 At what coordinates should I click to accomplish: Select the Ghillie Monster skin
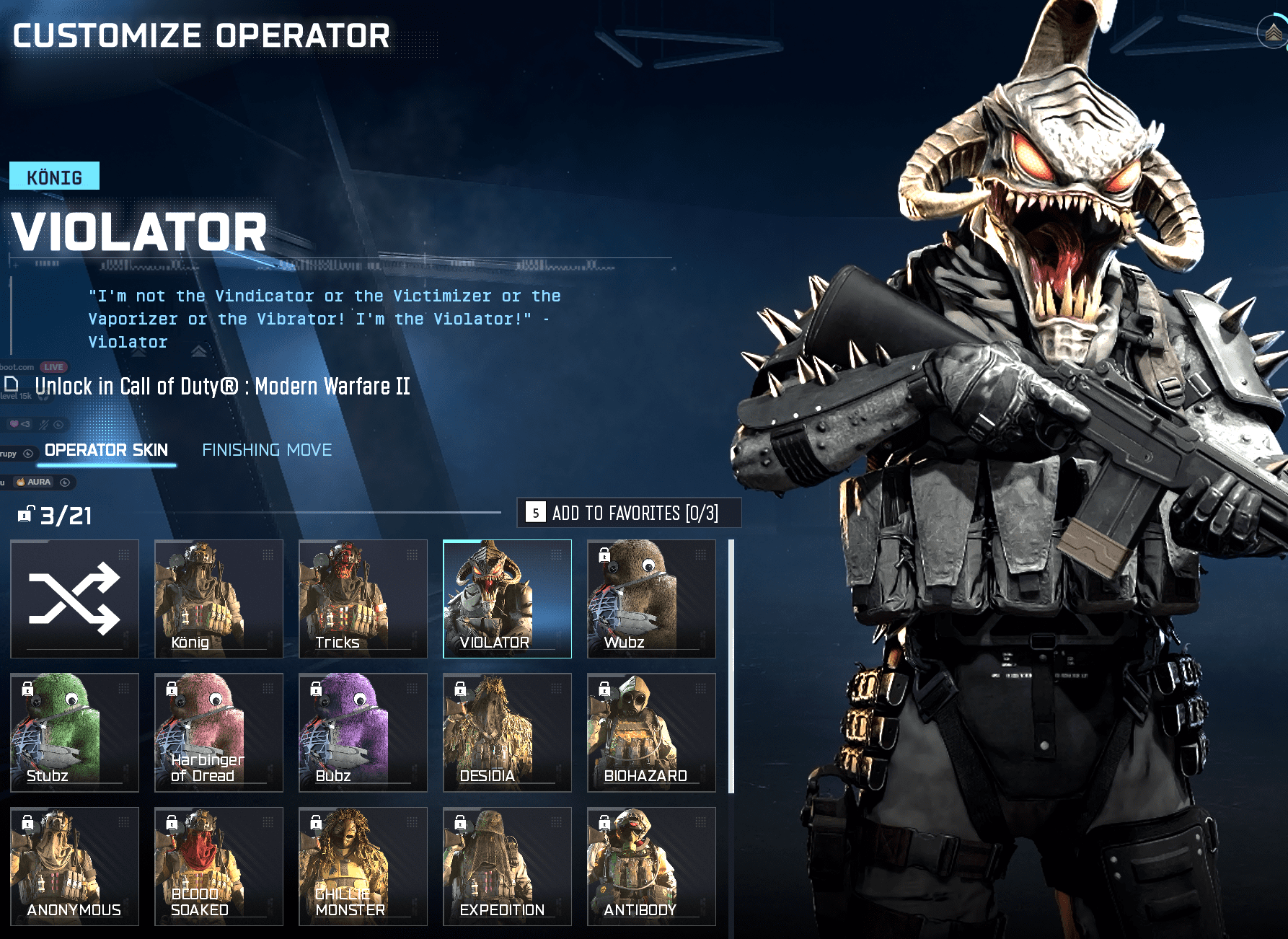(363, 866)
